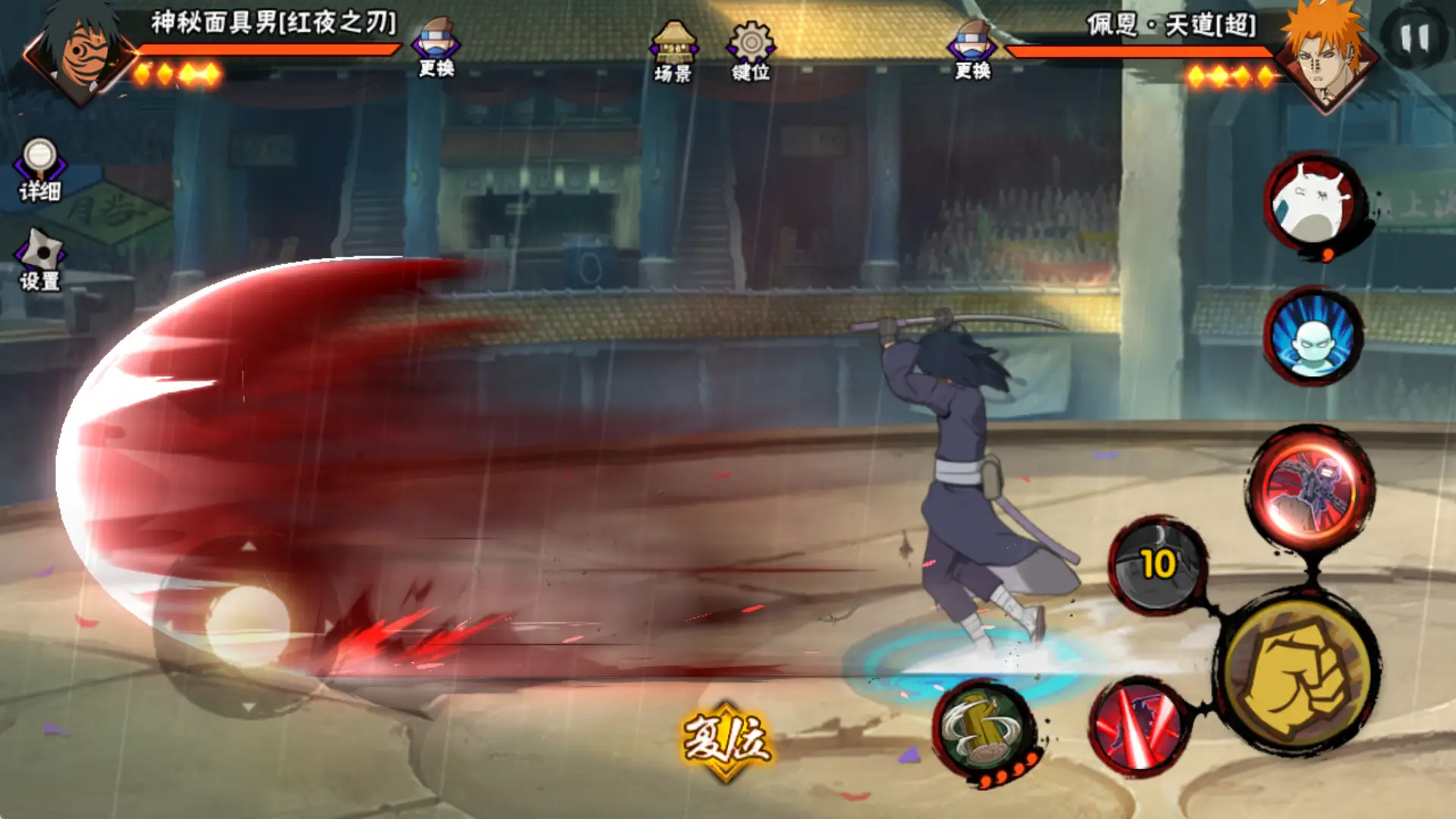Screen dimensions: 1456x819
Task: Activate the blue glowing figure scroll skill
Action: (1313, 336)
